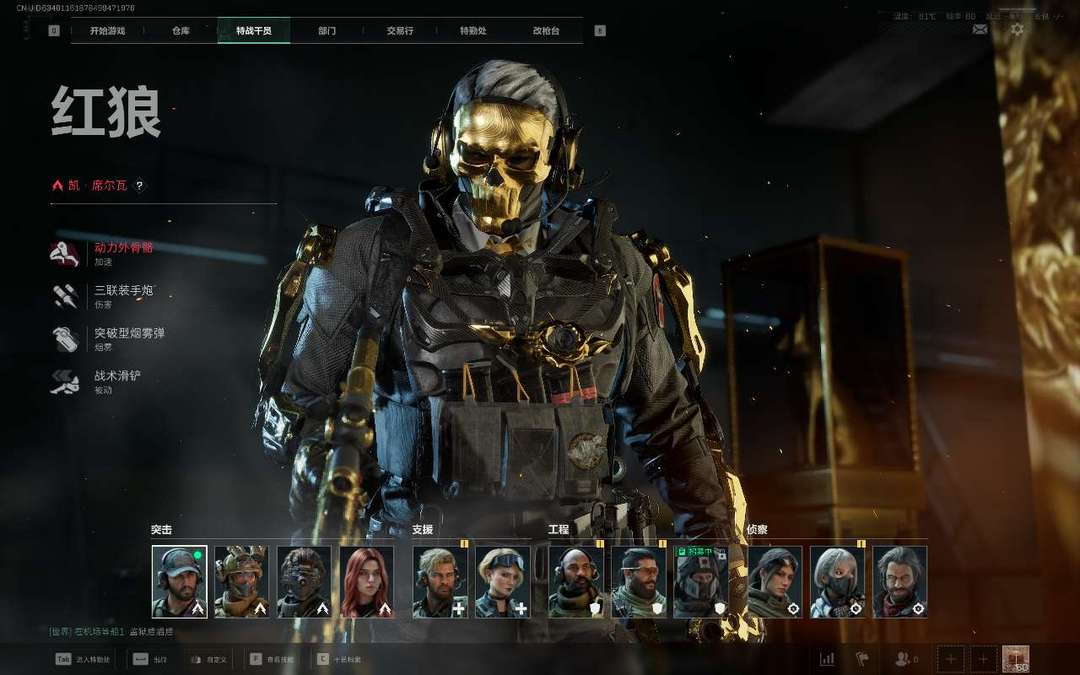The image size is (1080, 675).
Task: Select the 特战干员 (Operators) tab
Action: (254, 31)
